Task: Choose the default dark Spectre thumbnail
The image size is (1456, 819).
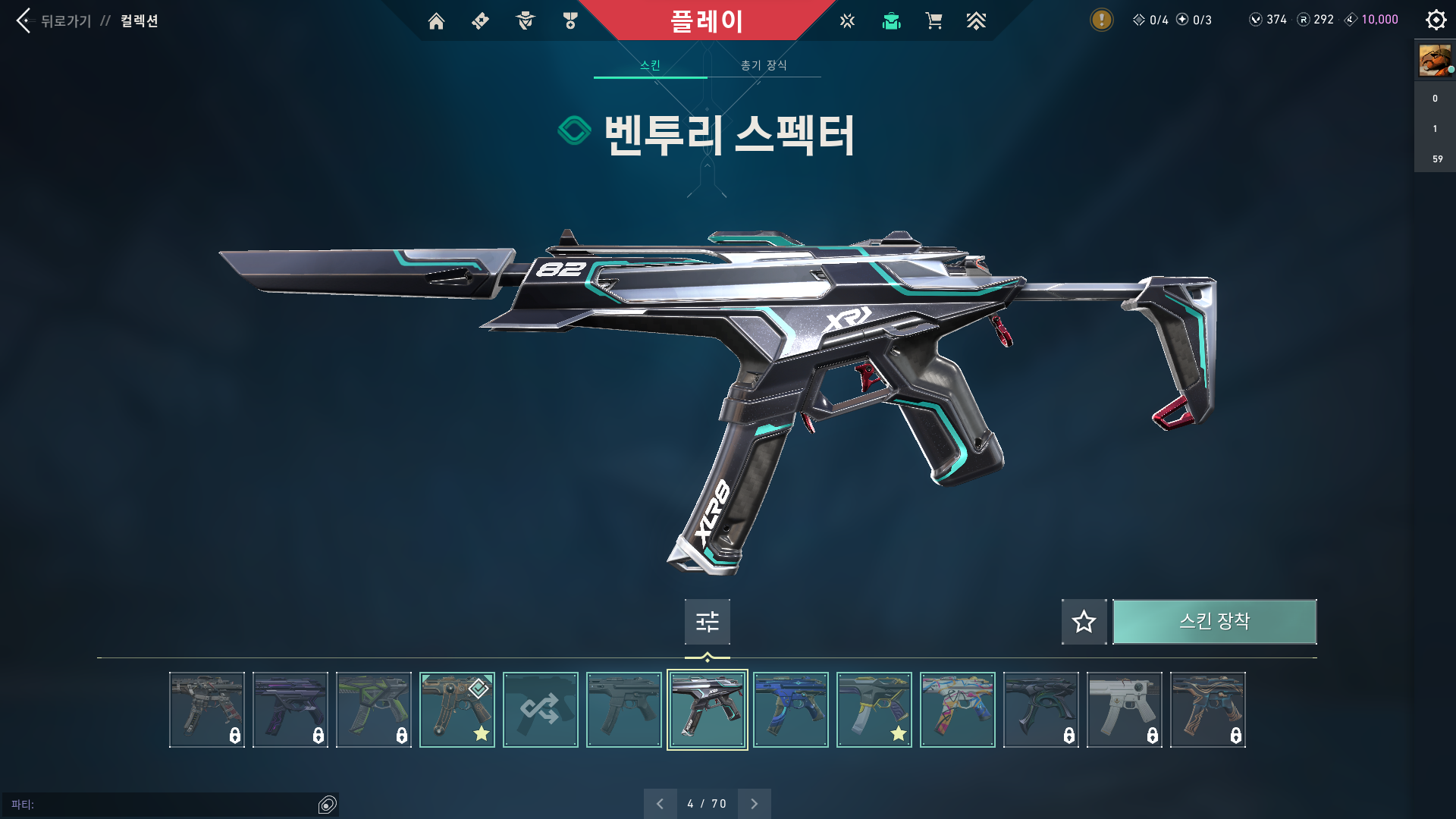Action: coord(623,710)
